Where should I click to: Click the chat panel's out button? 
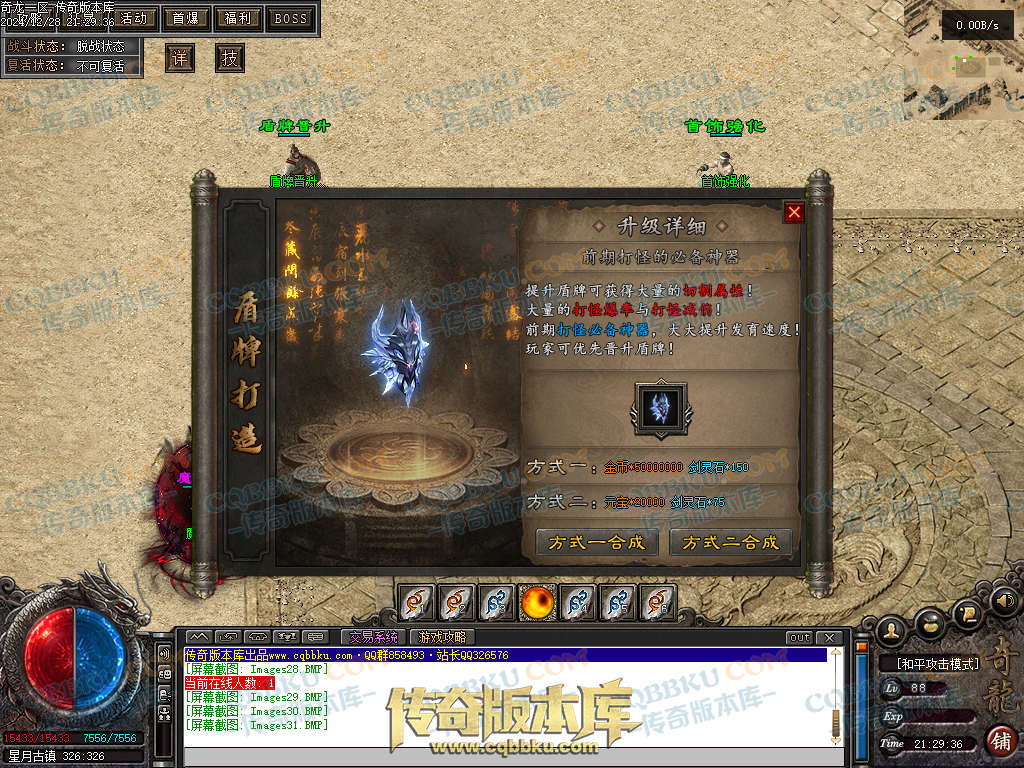799,637
